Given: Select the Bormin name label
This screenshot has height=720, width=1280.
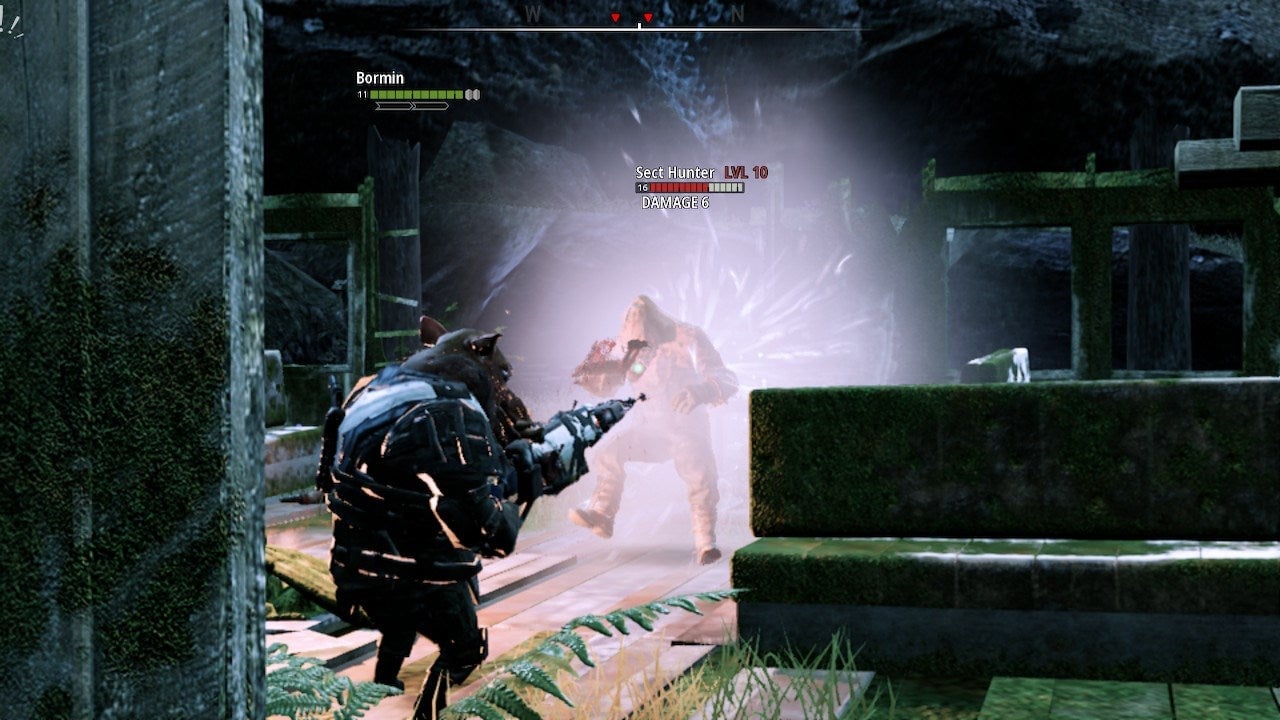Looking at the screenshot, I should (x=380, y=77).
